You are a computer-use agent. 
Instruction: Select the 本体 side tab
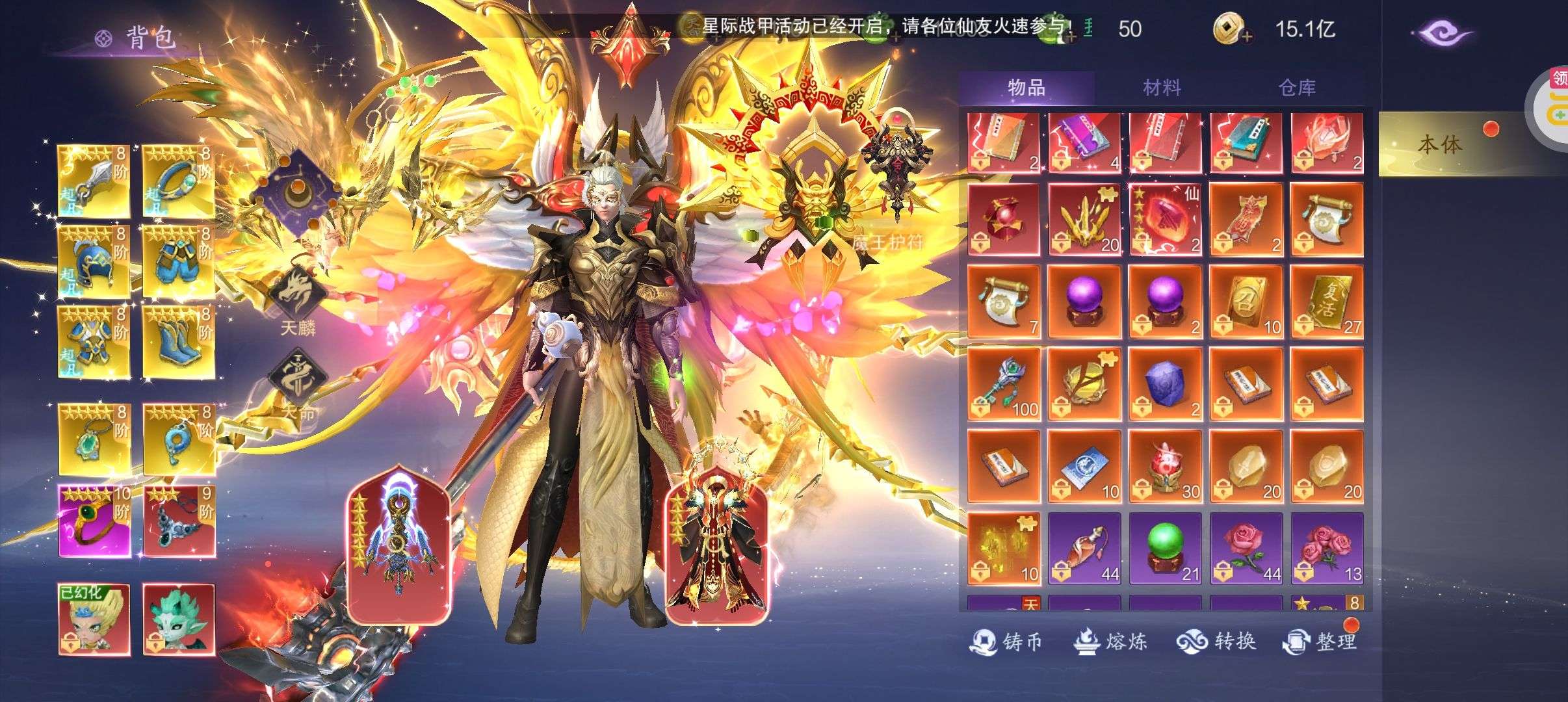pos(1440,144)
